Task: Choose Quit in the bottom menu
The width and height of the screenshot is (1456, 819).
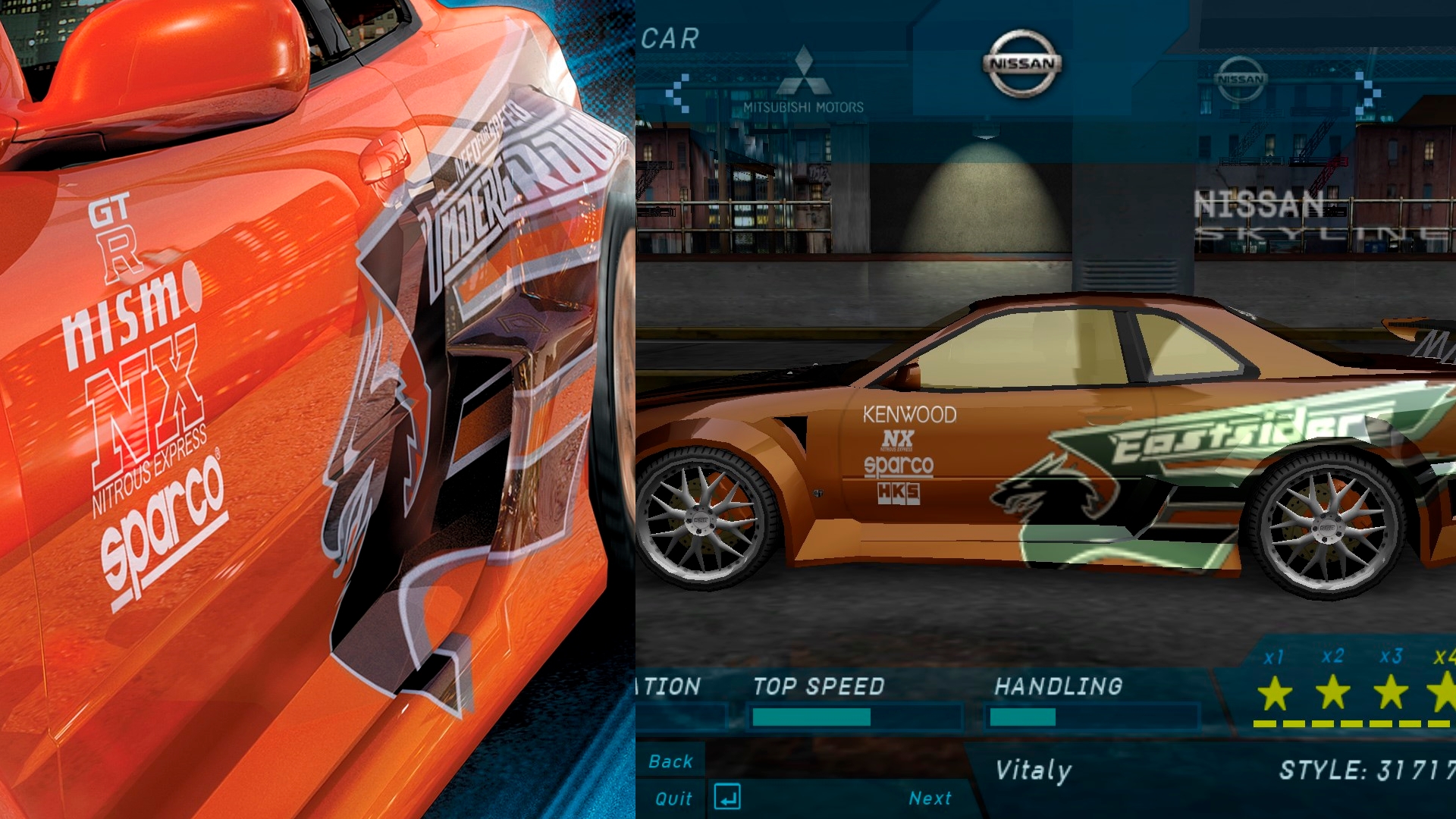Action: 673,799
